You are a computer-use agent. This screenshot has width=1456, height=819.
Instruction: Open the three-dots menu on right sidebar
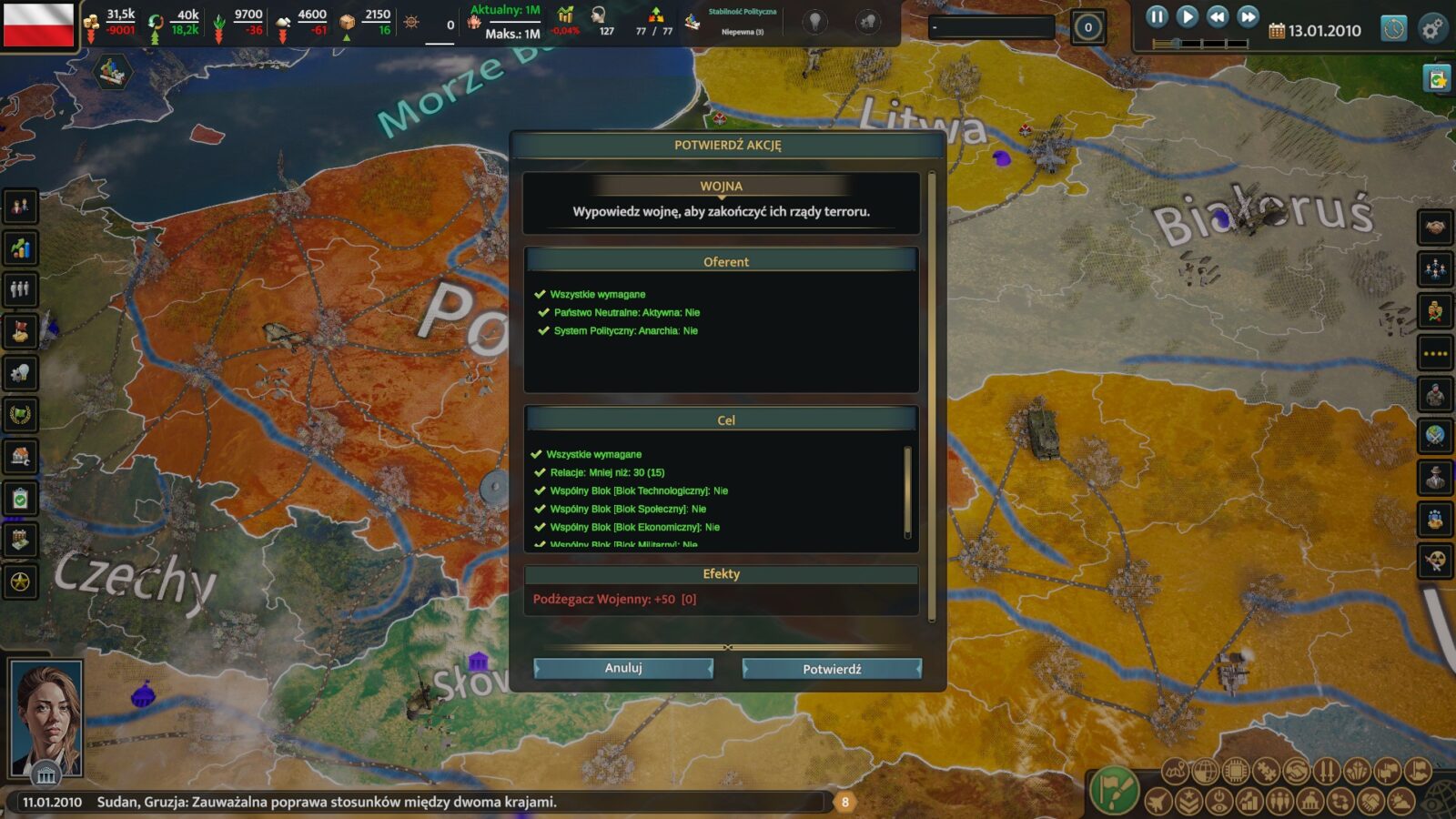point(1435,353)
